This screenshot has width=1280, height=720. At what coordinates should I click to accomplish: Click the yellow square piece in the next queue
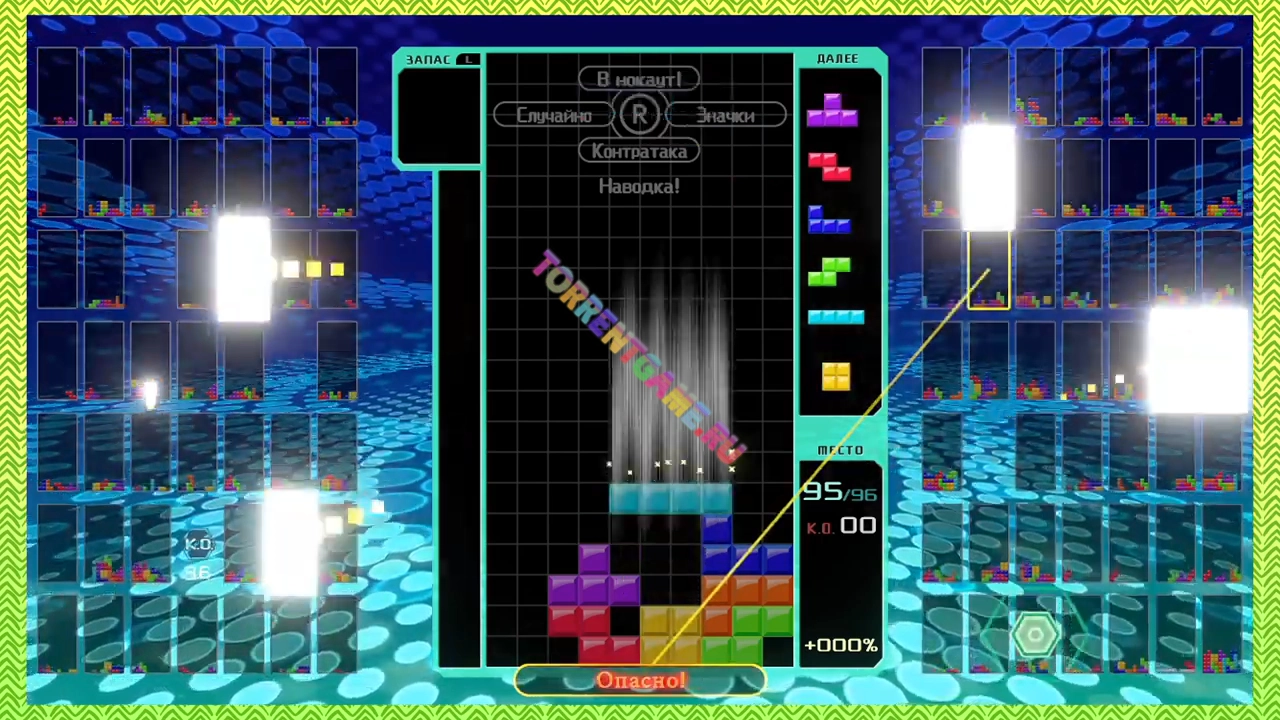coord(836,377)
